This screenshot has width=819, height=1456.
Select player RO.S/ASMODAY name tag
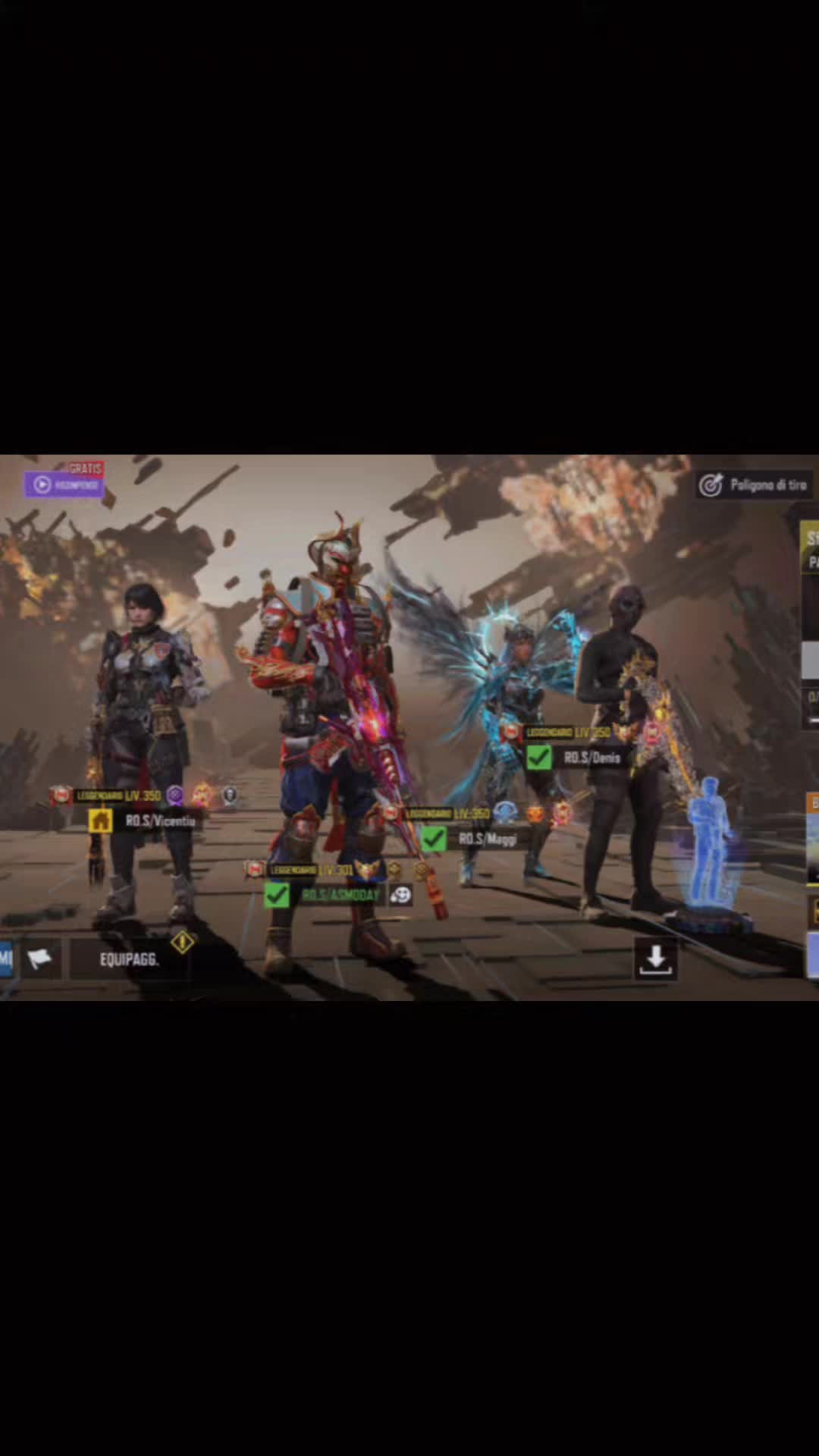coord(340,896)
